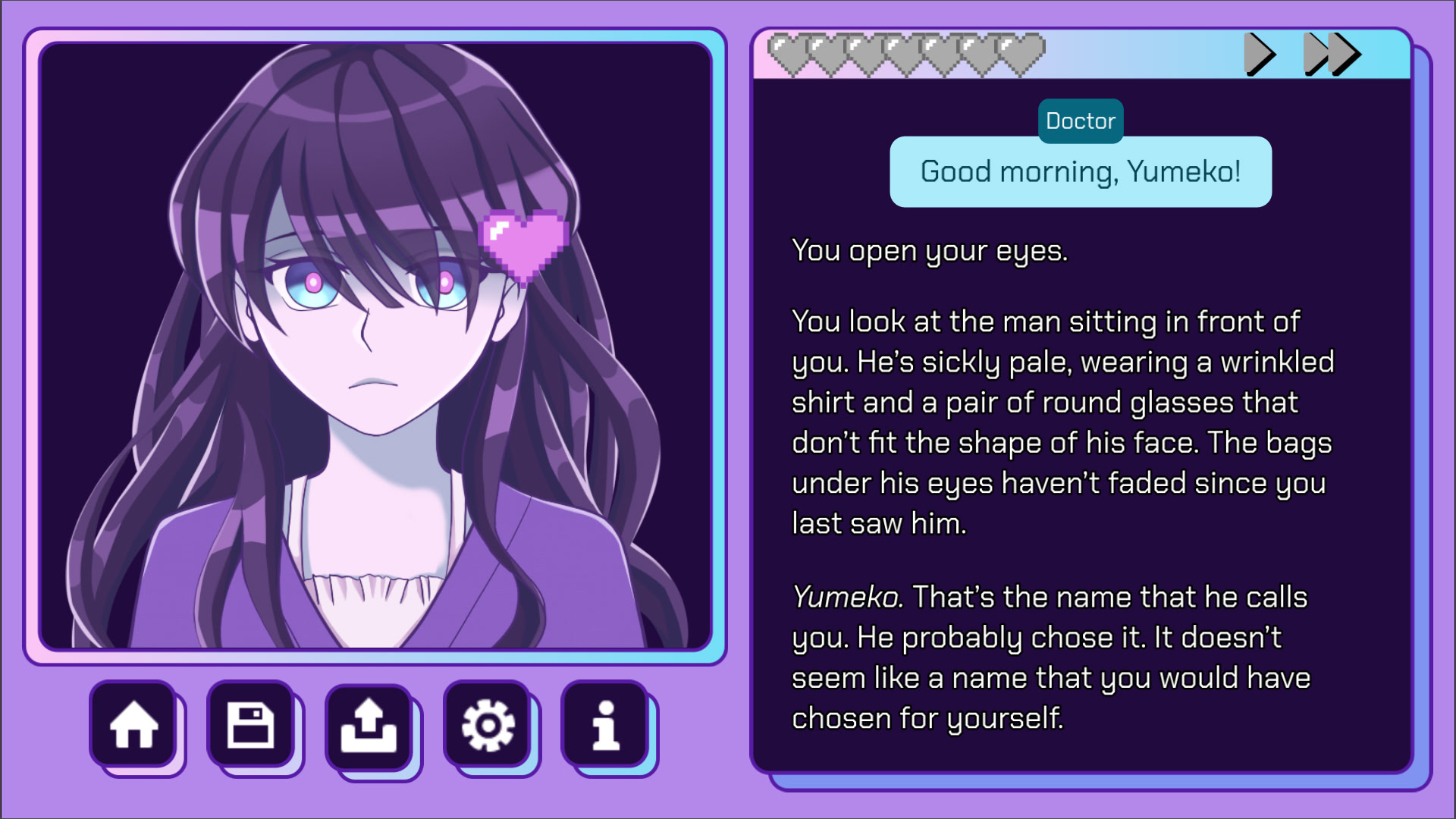Open the settings gear icon
The width and height of the screenshot is (1456, 819).
pyautogui.click(x=487, y=726)
